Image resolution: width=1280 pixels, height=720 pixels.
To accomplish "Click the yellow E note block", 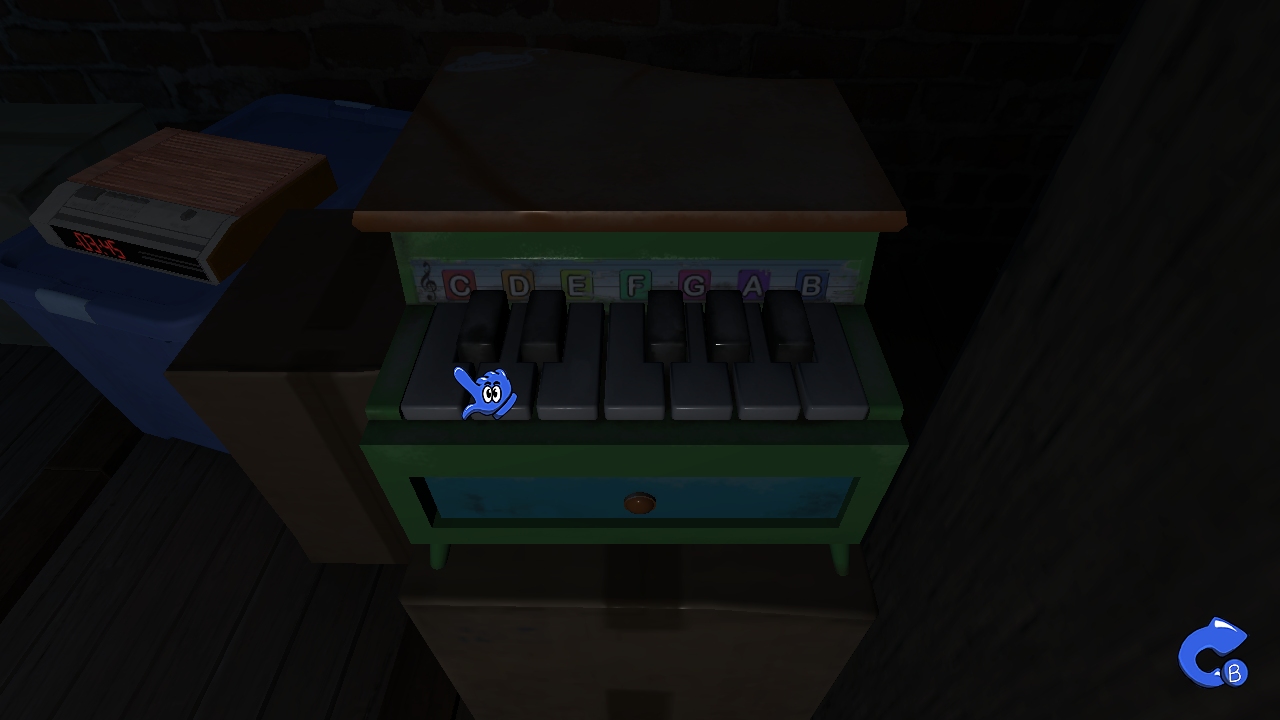I will pos(576,285).
